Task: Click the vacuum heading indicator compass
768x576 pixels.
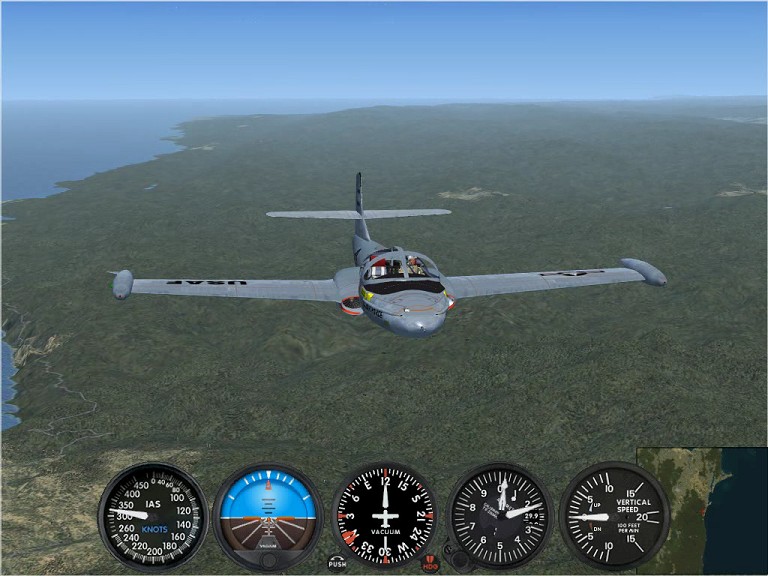Action: point(384,516)
